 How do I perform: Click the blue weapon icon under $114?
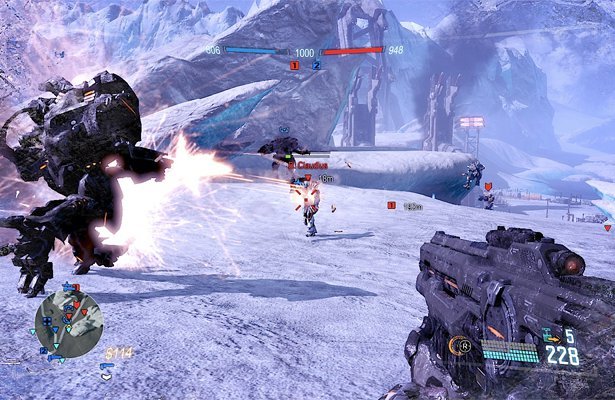pyautogui.click(x=108, y=367)
